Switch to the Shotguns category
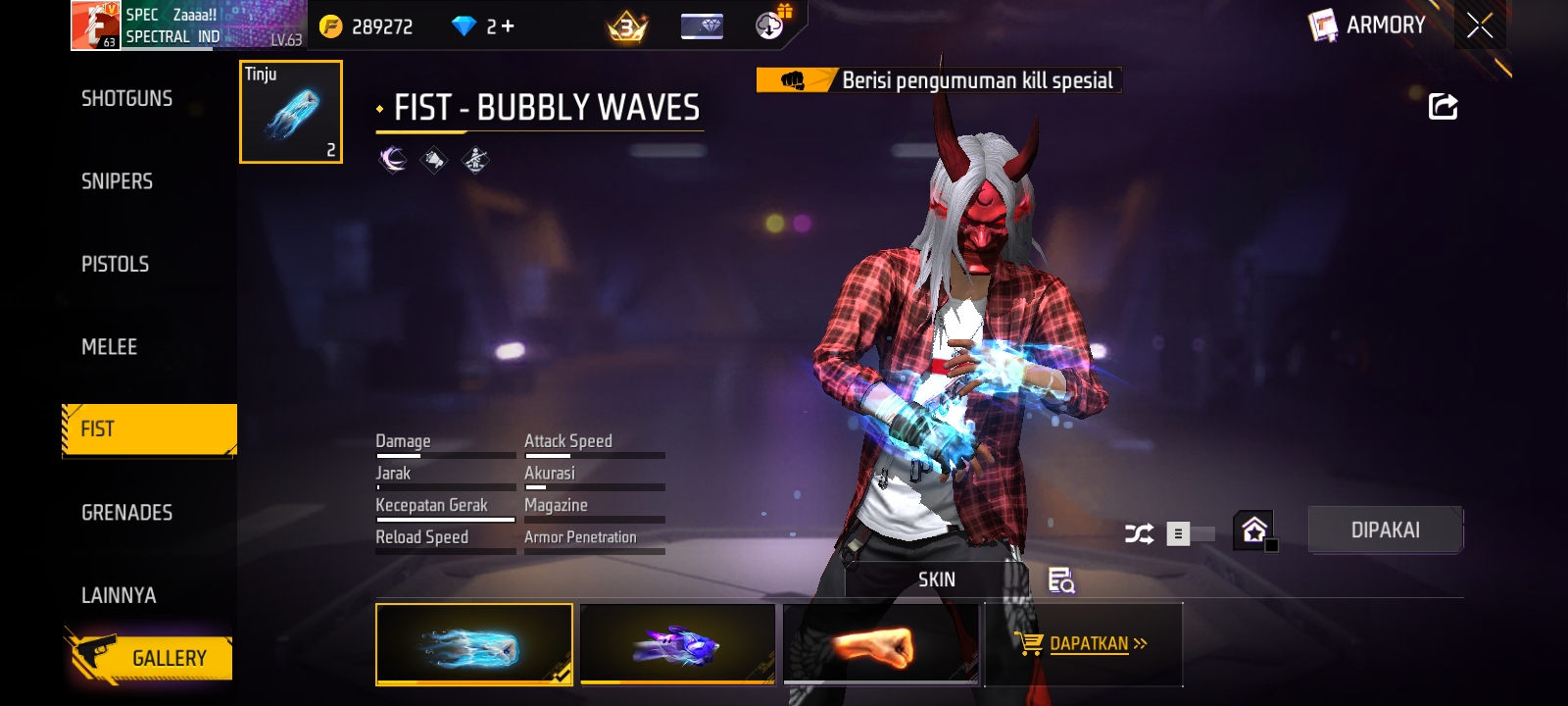 pyautogui.click(x=127, y=98)
